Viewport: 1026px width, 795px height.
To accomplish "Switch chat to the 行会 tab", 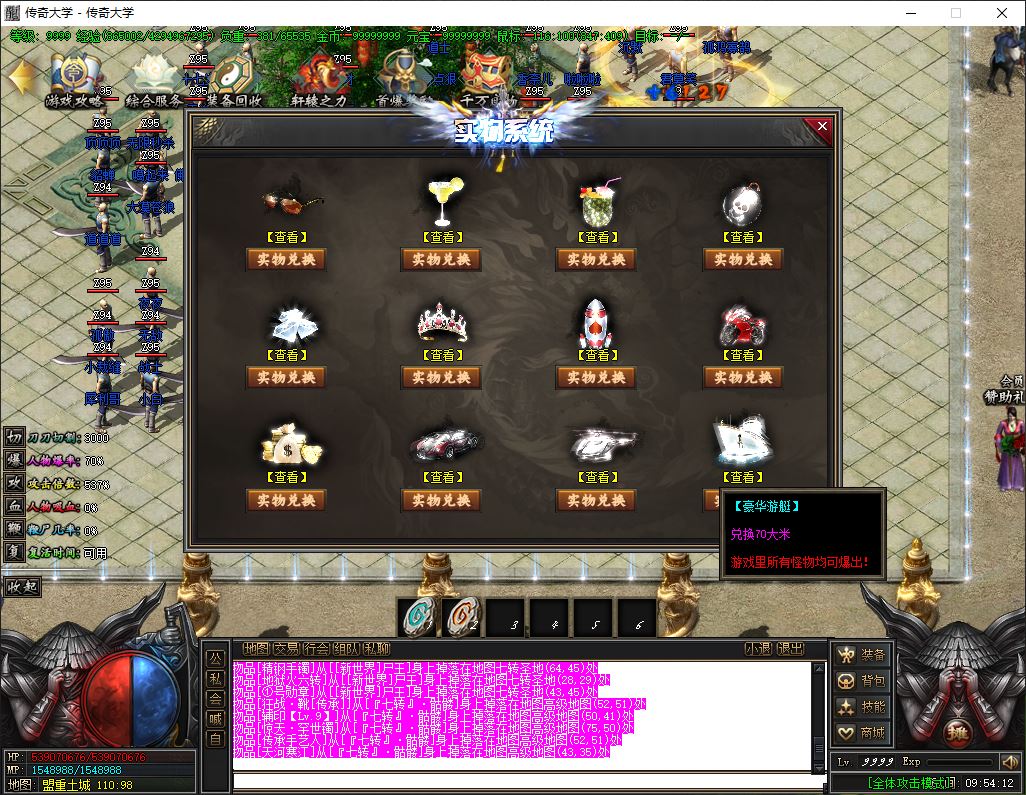I will tap(316, 649).
